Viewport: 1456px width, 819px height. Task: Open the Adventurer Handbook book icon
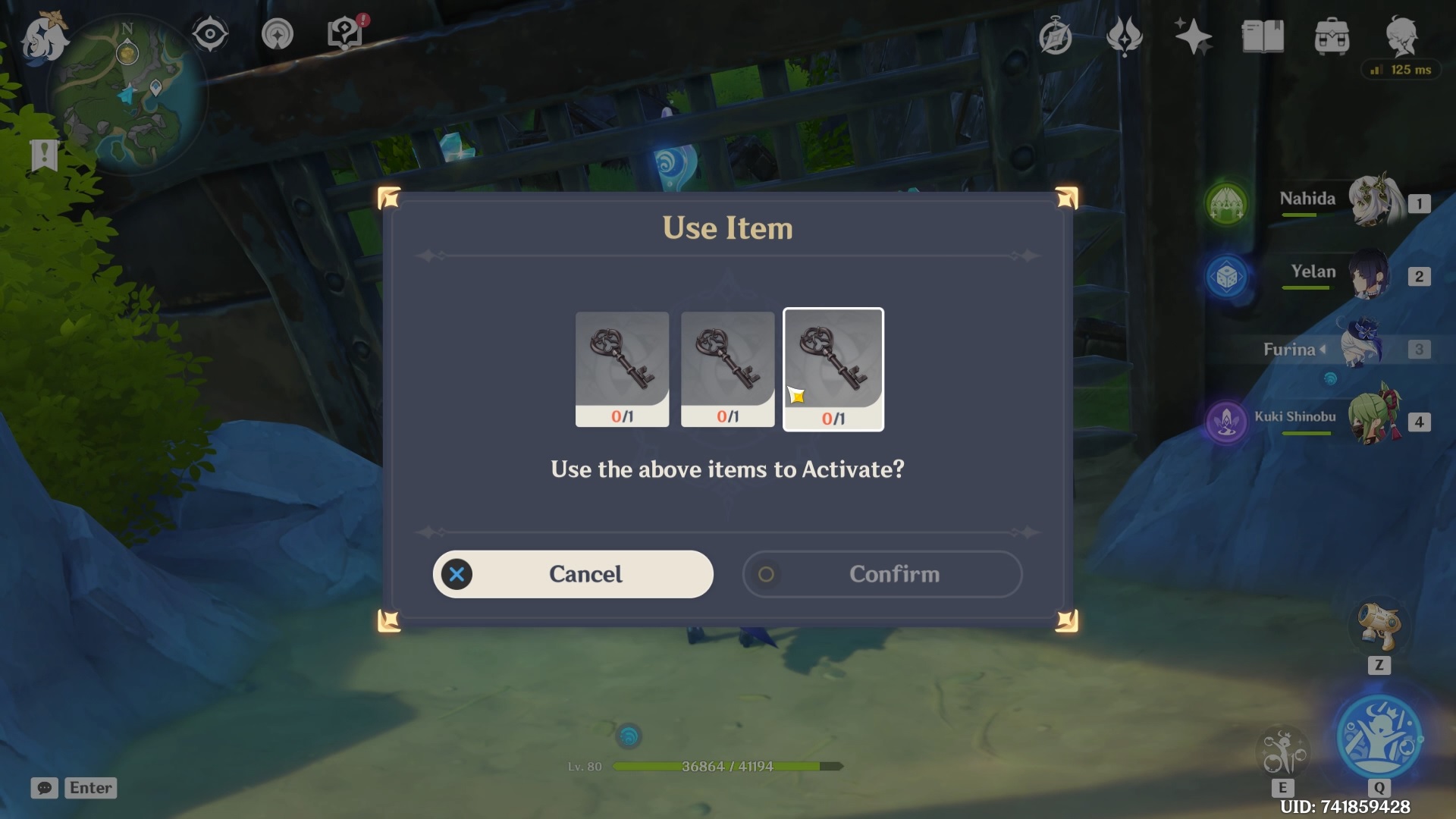coord(1262,36)
